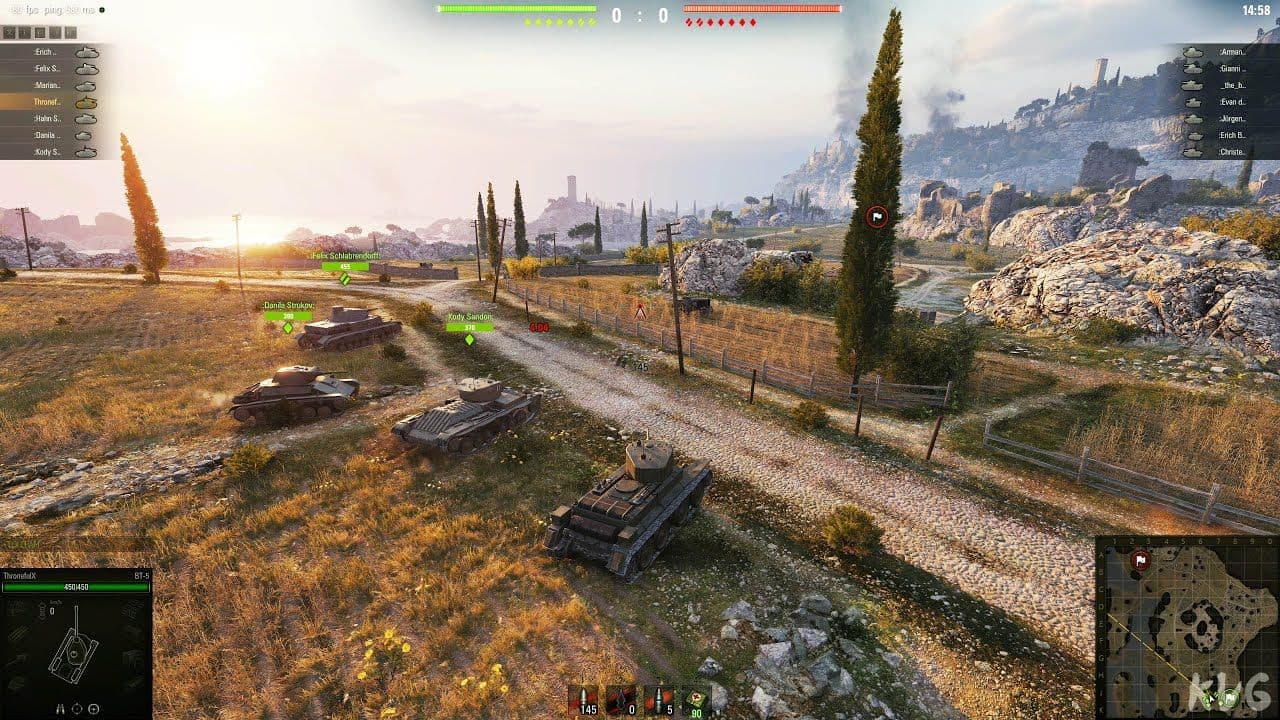The width and height of the screenshot is (1280, 720).
Task: Click the sniper reticle icon under the tank panel
Action: (x=93, y=708)
